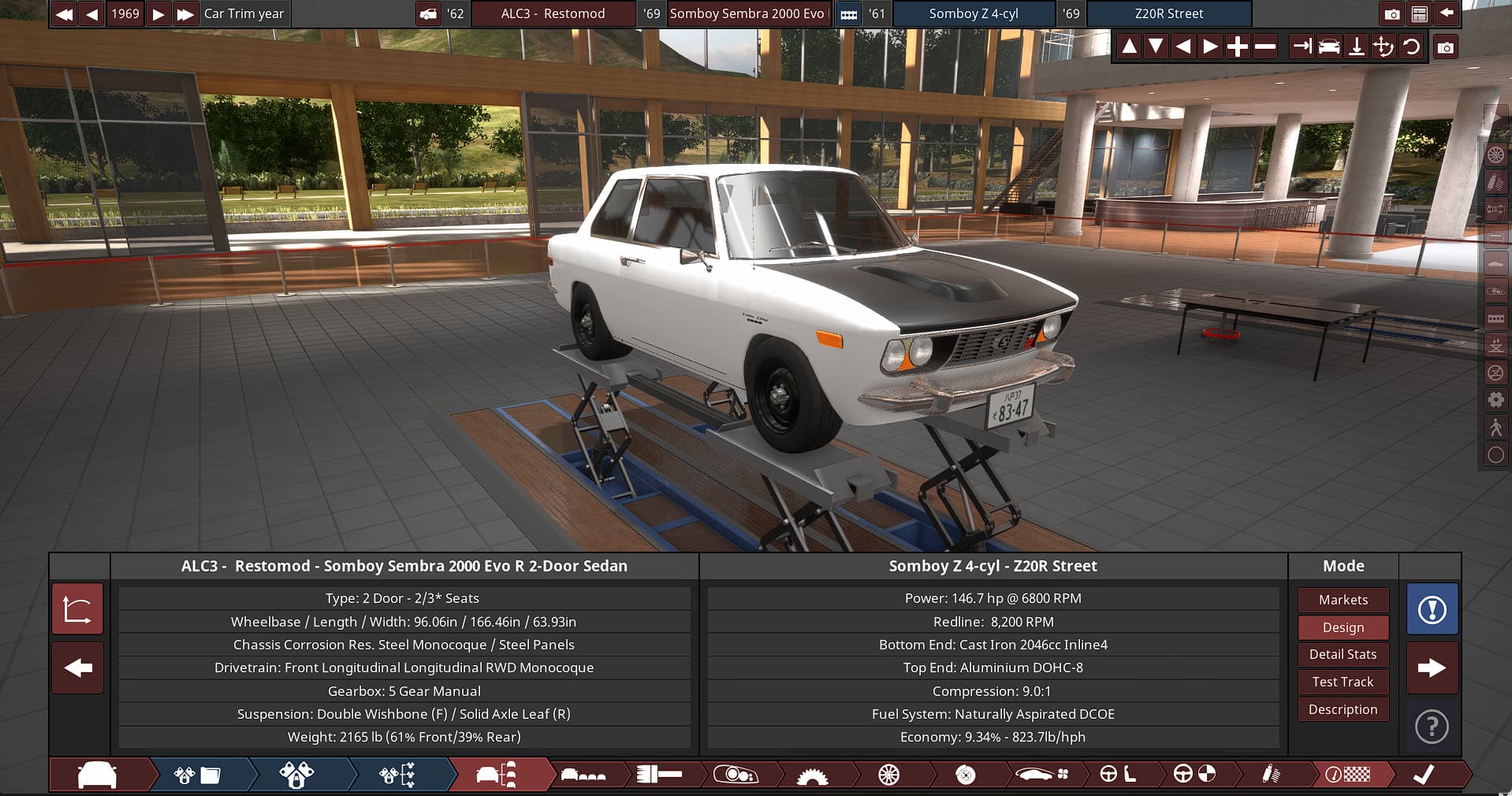
Task: Select the Somboy Sembra 2000 Evo trim
Action: 747,13
